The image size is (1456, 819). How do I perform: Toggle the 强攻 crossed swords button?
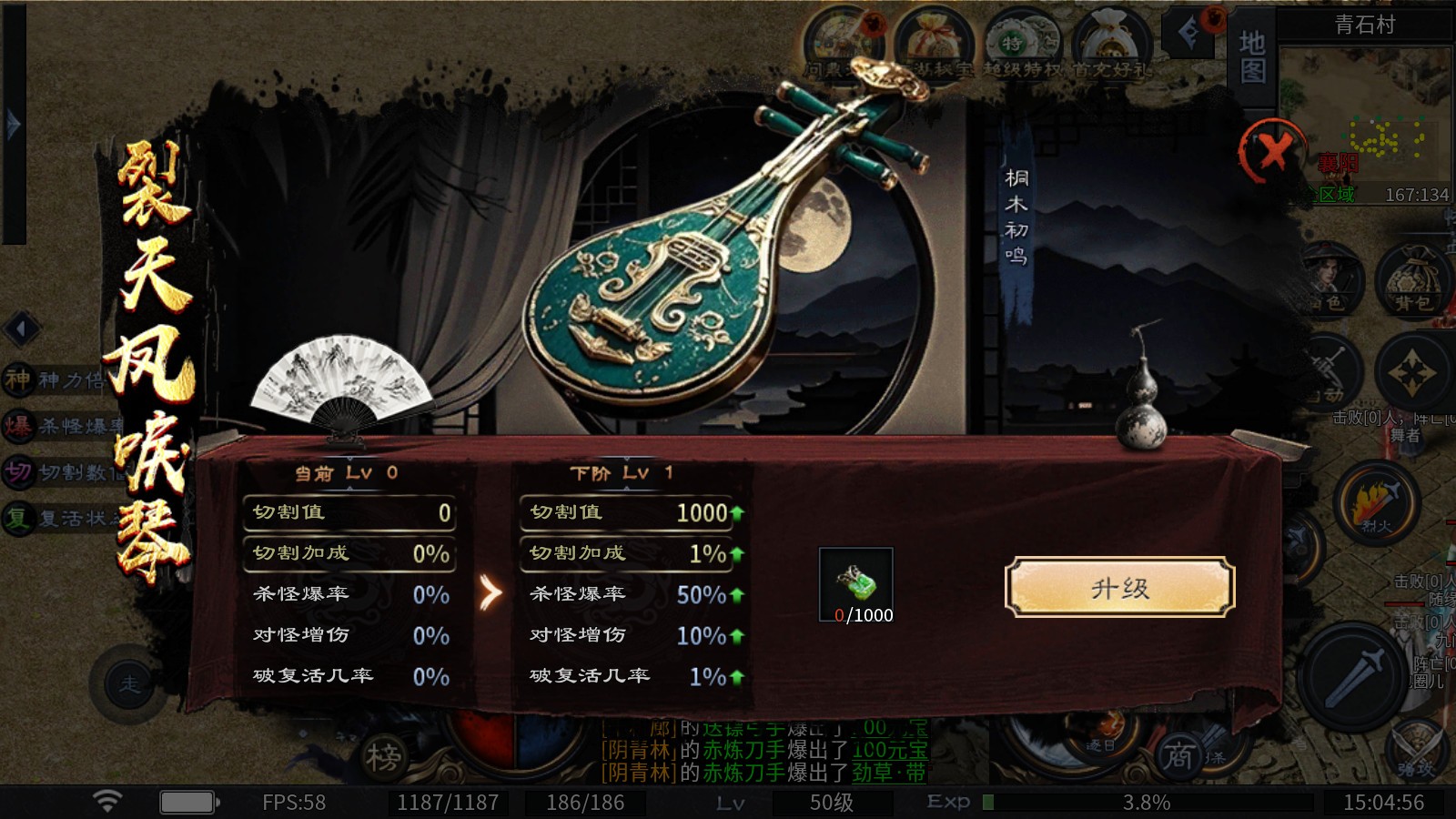pos(1418,748)
